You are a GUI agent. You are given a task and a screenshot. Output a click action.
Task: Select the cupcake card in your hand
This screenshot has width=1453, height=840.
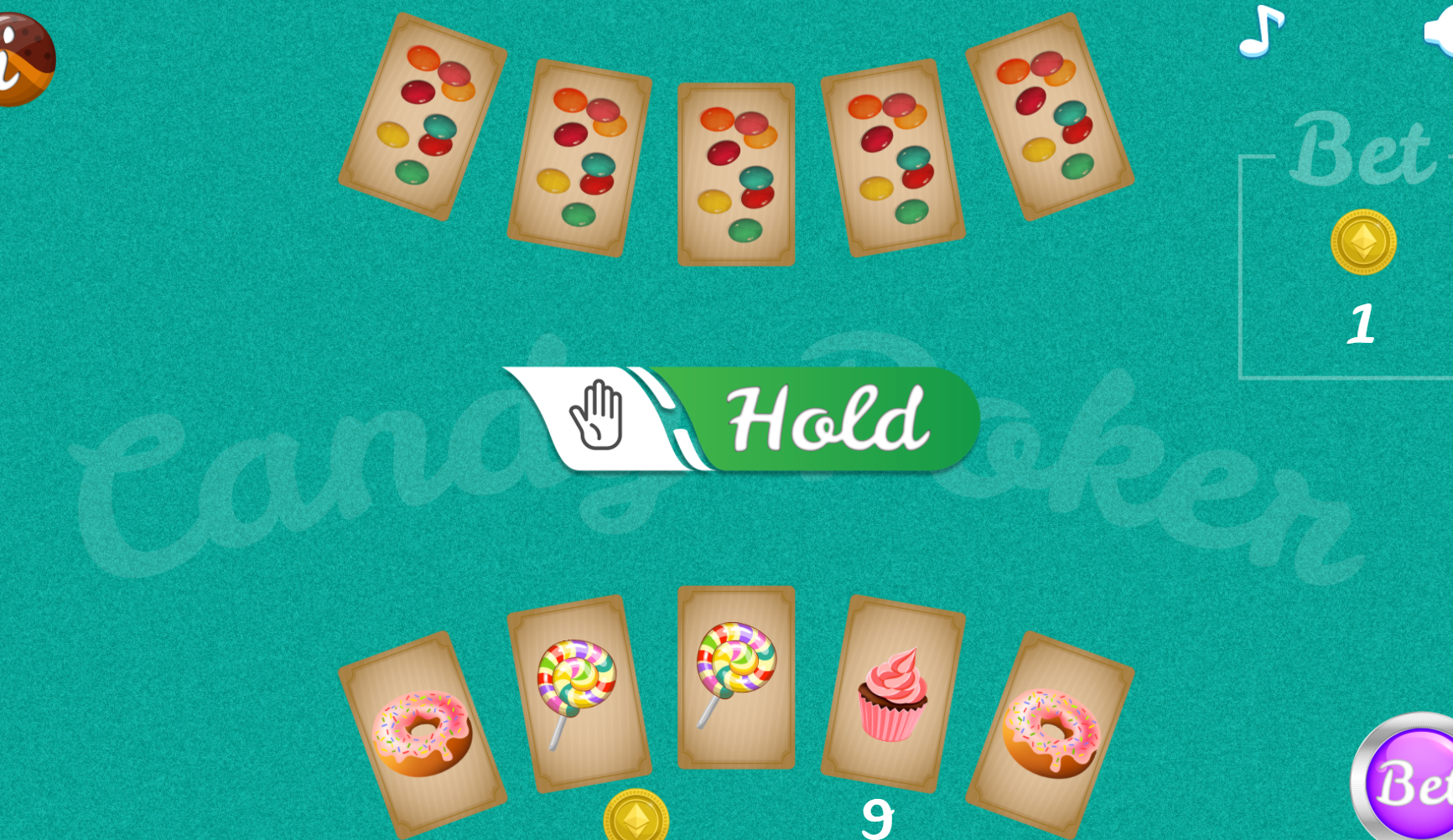(893, 694)
